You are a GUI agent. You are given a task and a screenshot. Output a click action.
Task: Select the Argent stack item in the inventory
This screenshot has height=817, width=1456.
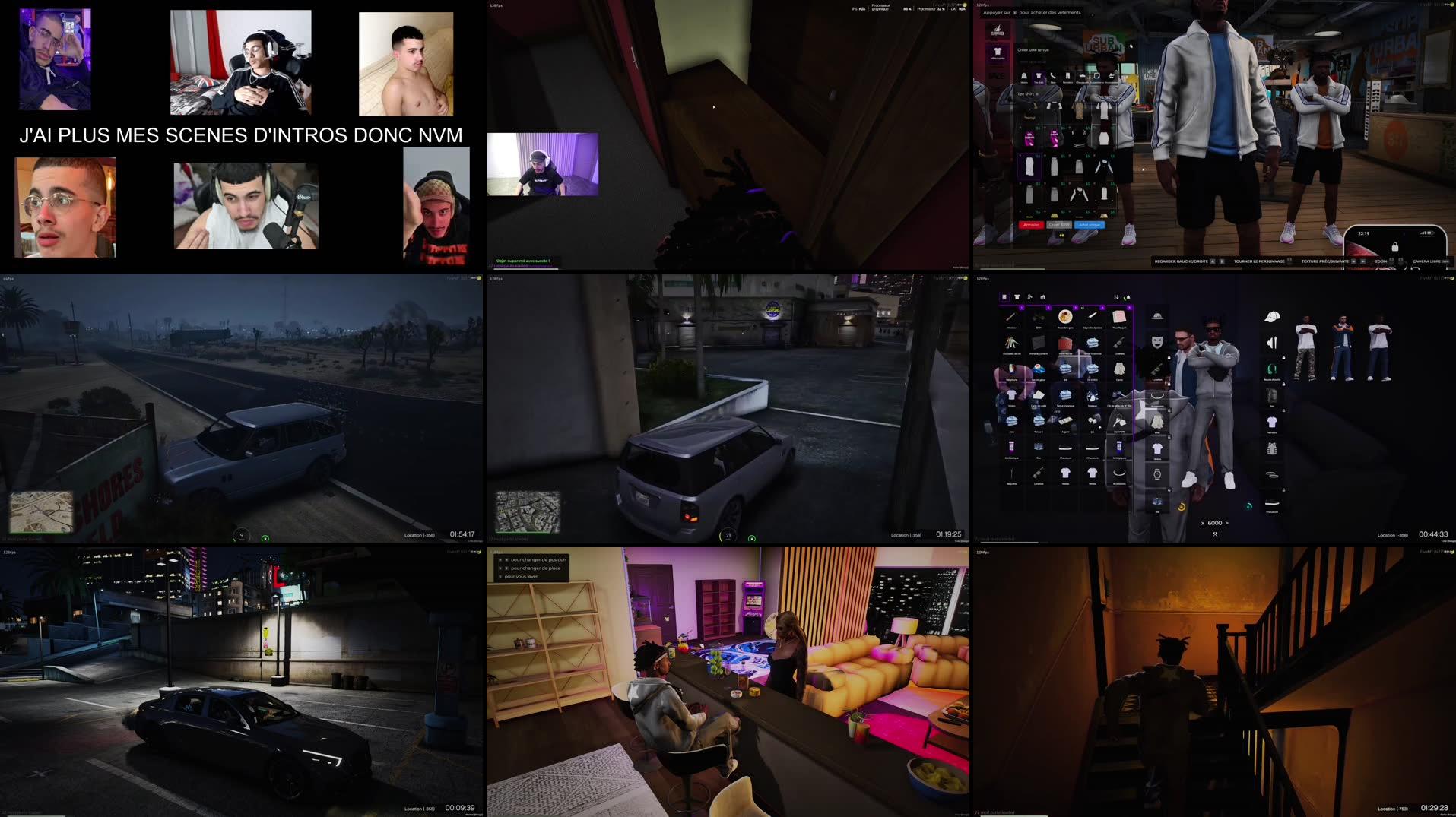pos(1064,419)
